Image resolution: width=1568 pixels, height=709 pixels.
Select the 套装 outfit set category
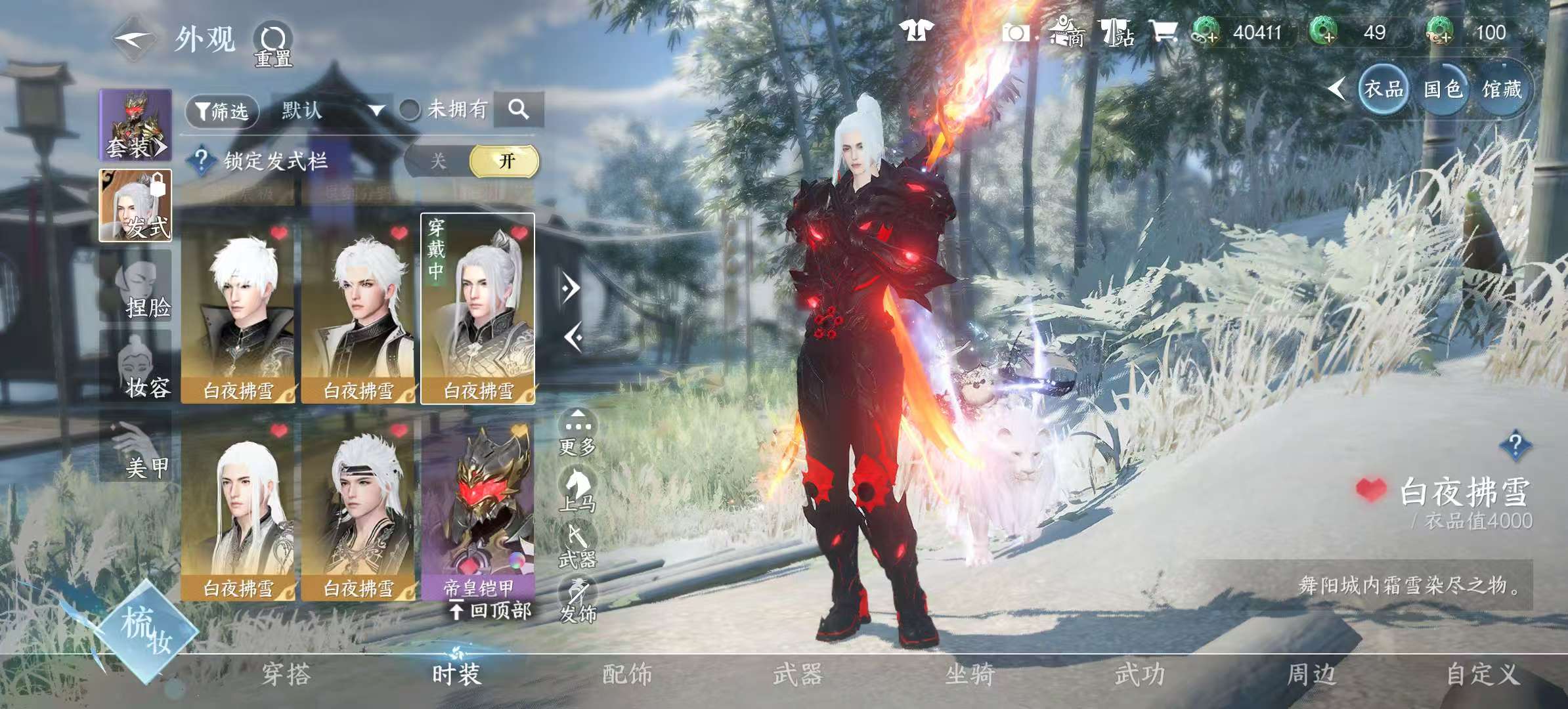coord(135,126)
